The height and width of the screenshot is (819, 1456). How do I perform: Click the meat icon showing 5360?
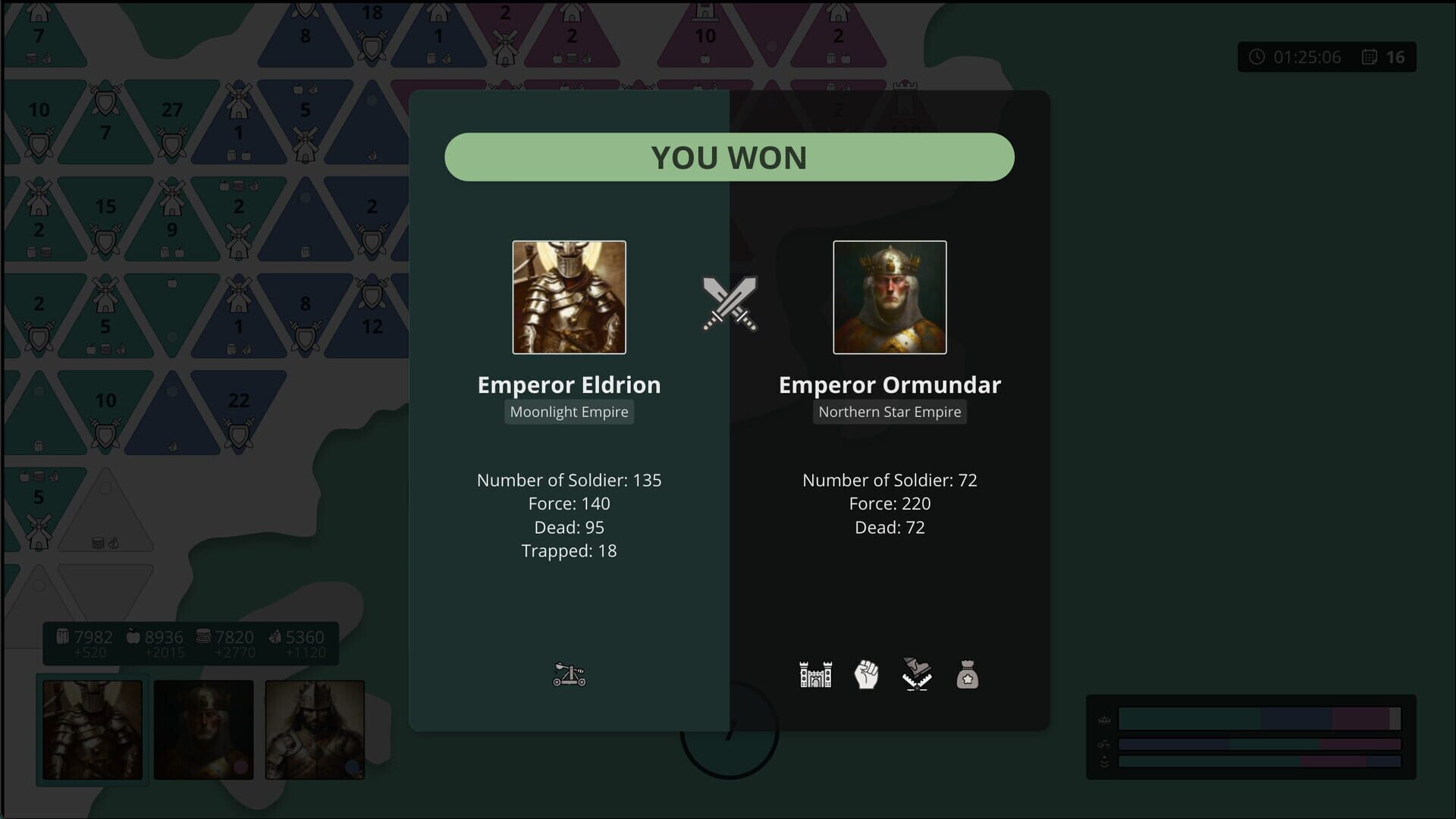[x=275, y=637]
